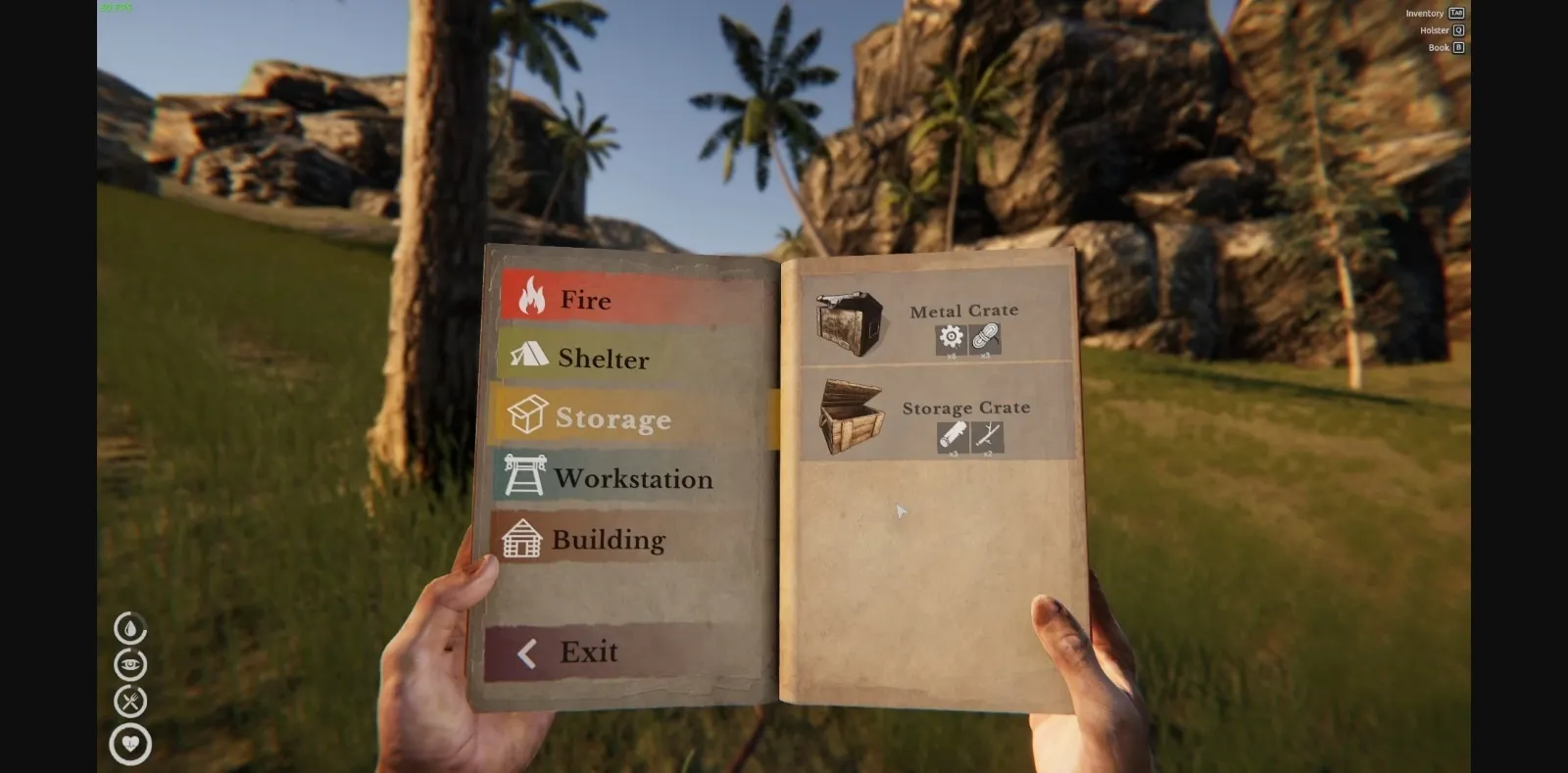1568x773 pixels.
Task: Click the hydration droplet gauge
Action: tap(129, 627)
